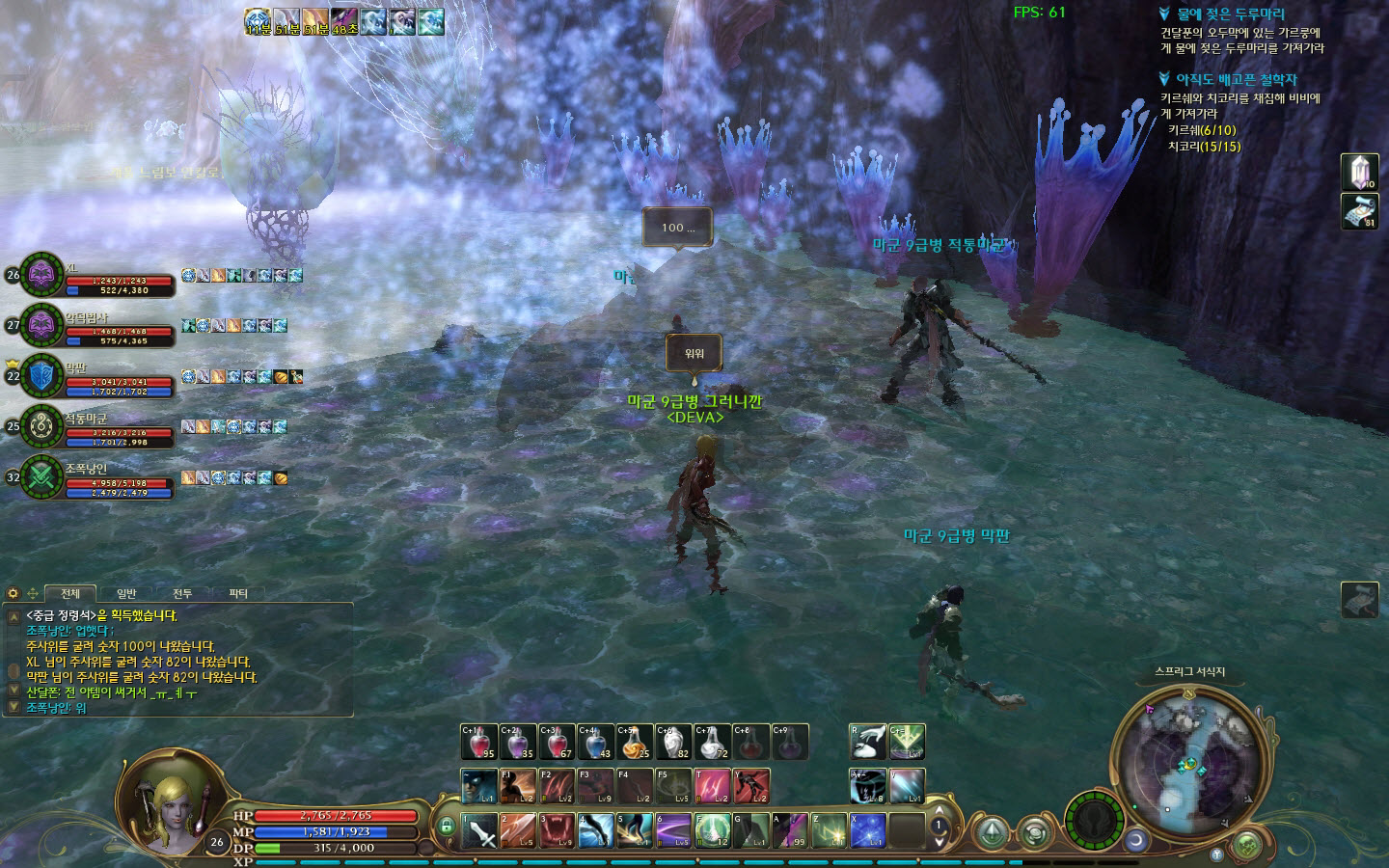Use the C+4 blue mana potion

595,742
